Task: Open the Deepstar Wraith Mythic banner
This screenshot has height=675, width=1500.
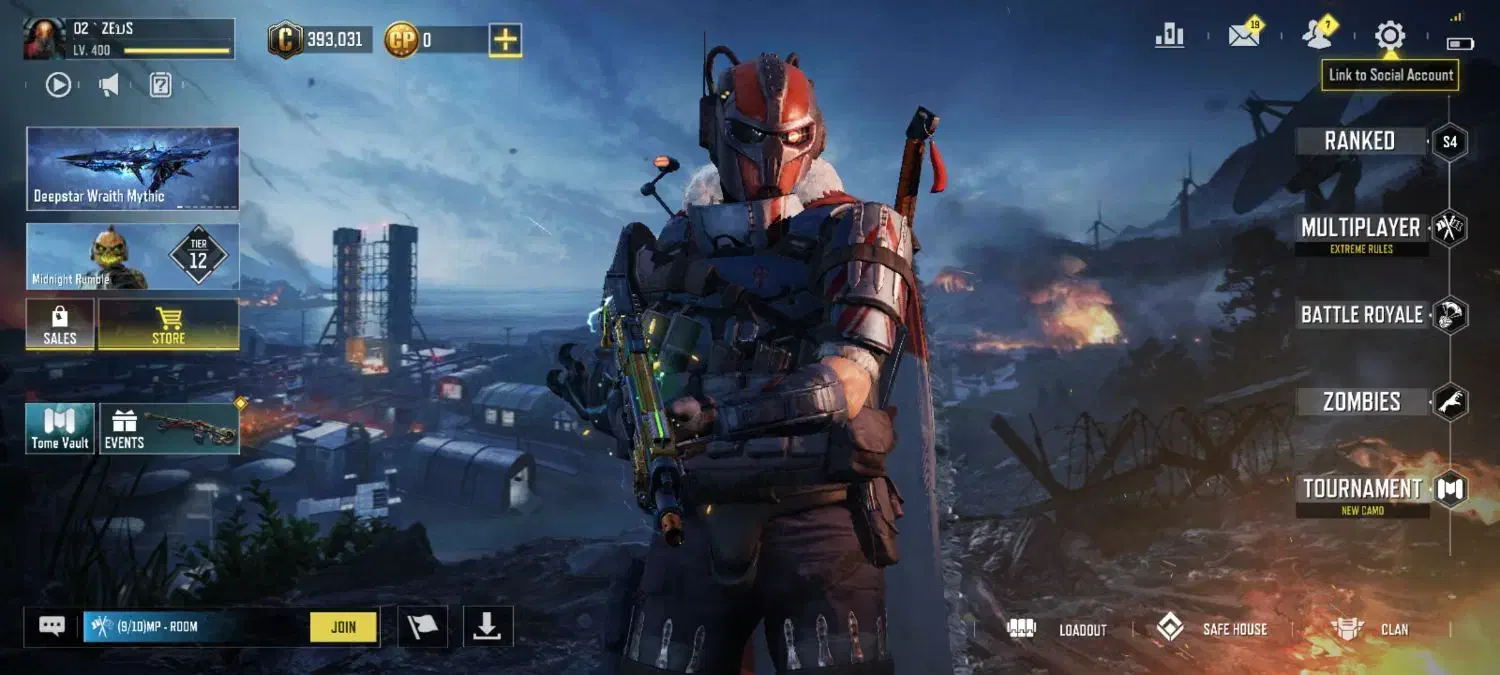Action: pos(132,168)
